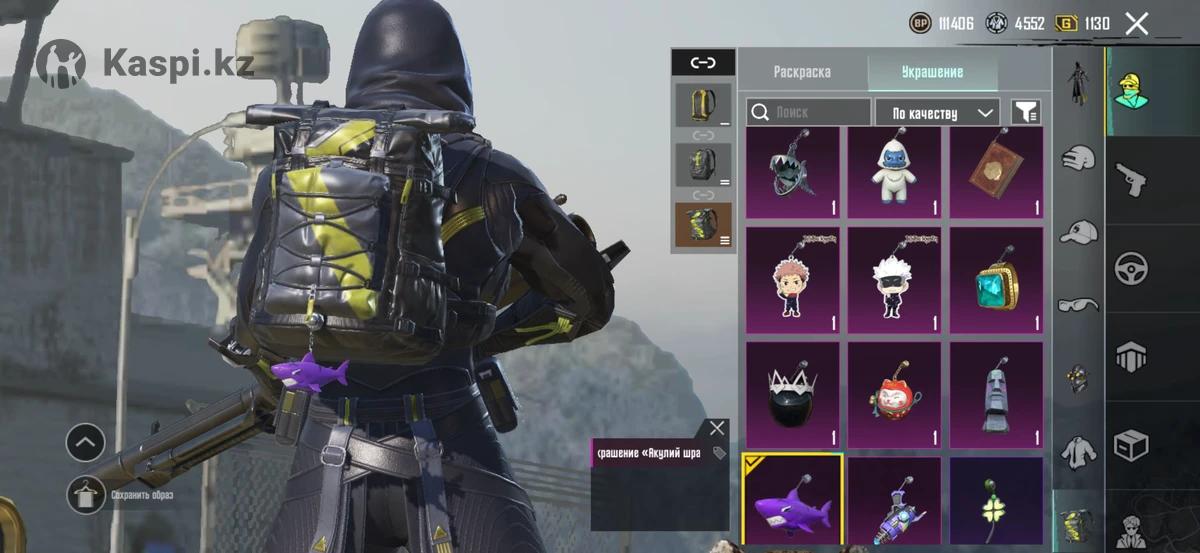Toggle the chain link button above backpacks
The width and height of the screenshot is (1200, 553).
(x=703, y=63)
